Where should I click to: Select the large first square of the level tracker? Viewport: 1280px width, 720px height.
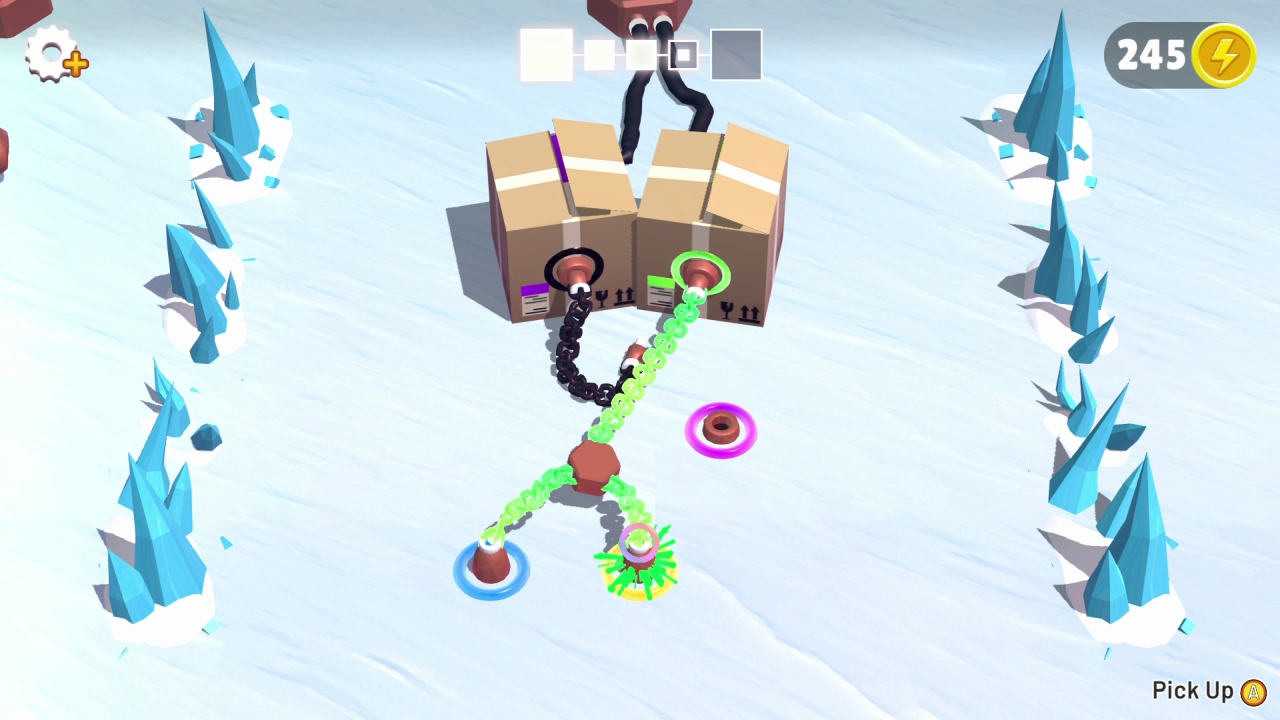tap(546, 55)
